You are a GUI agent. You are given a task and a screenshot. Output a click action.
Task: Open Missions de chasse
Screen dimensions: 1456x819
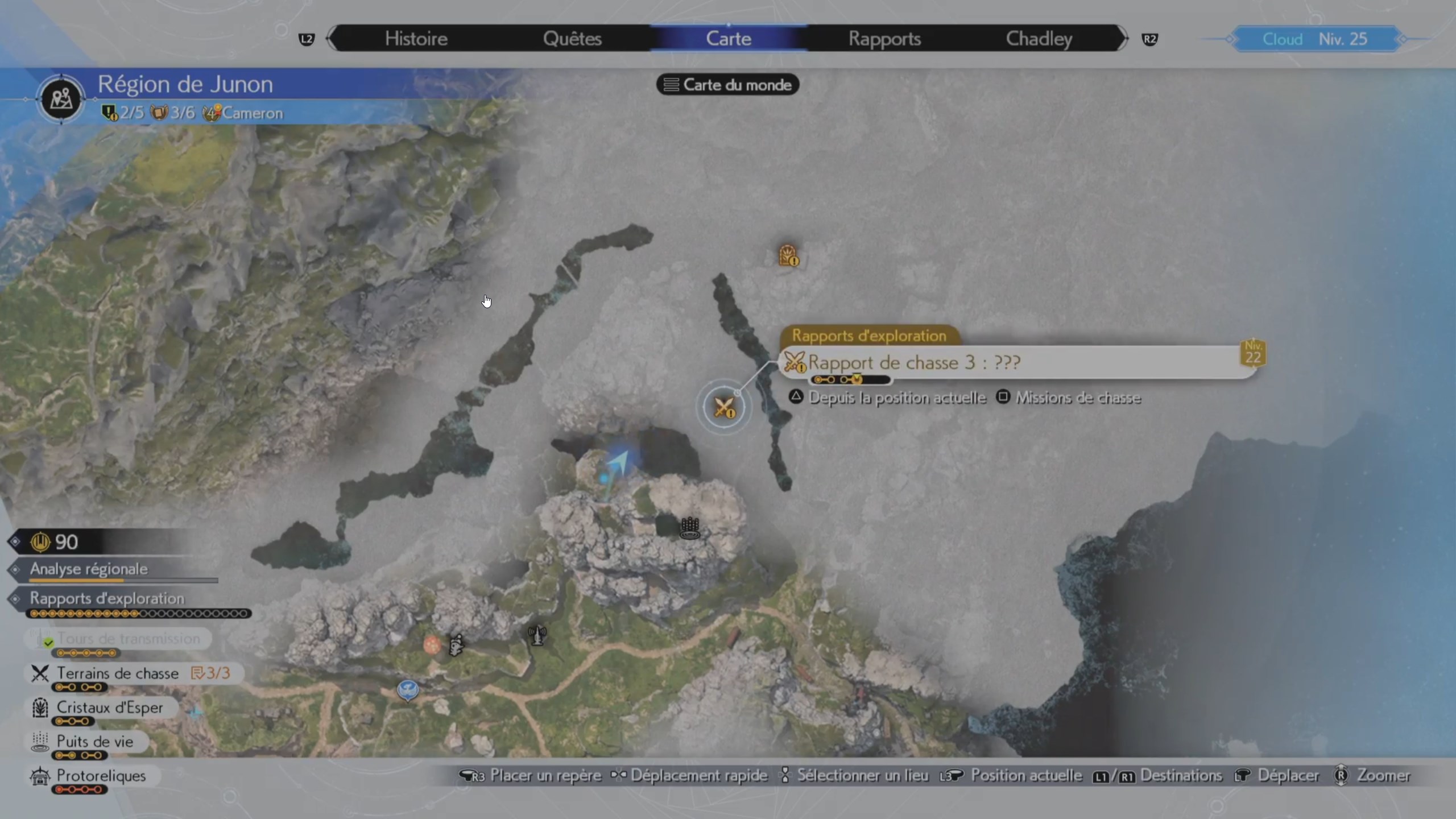(x=1079, y=398)
